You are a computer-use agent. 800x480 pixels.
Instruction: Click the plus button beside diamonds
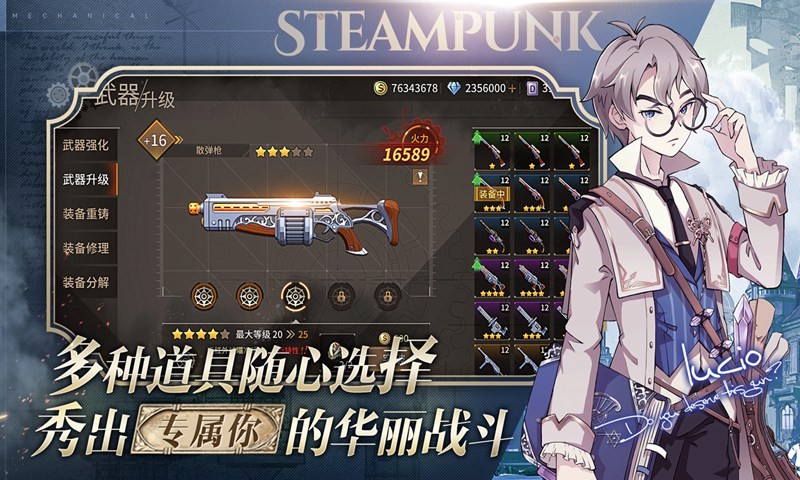pos(513,88)
